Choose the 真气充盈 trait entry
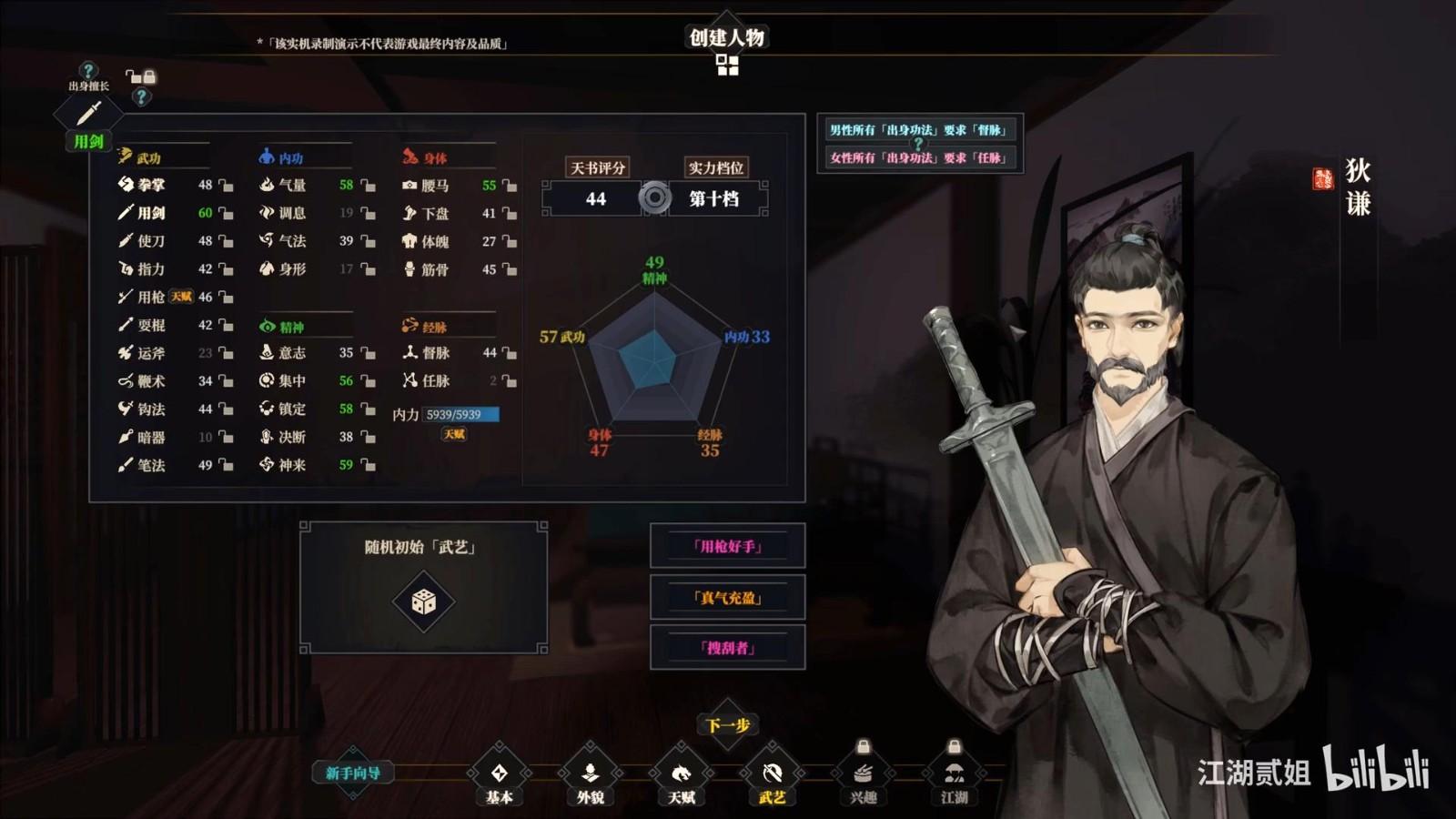The width and height of the screenshot is (1456, 819). click(x=727, y=597)
